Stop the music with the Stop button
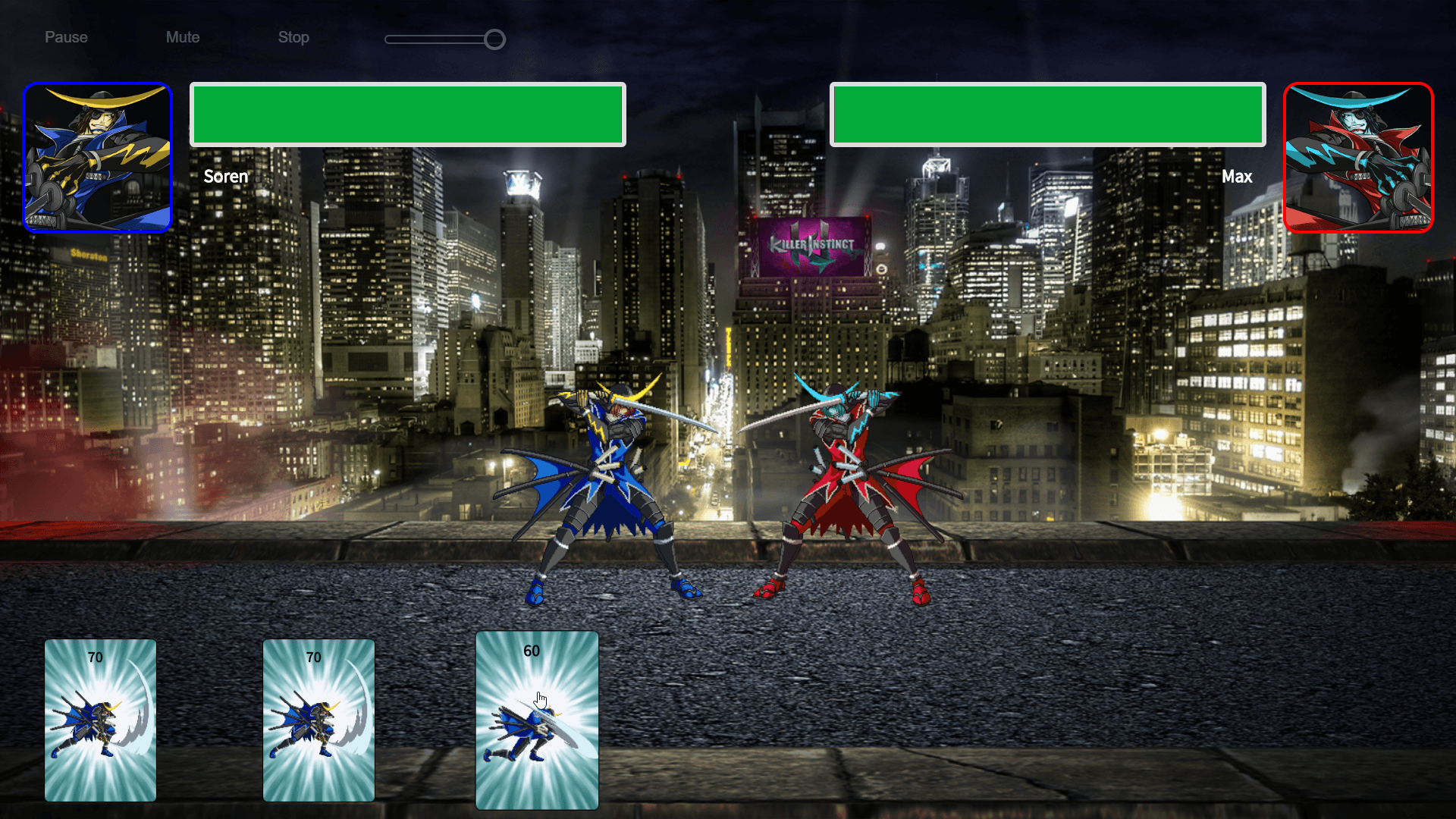The height and width of the screenshot is (819, 1456). [x=293, y=37]
